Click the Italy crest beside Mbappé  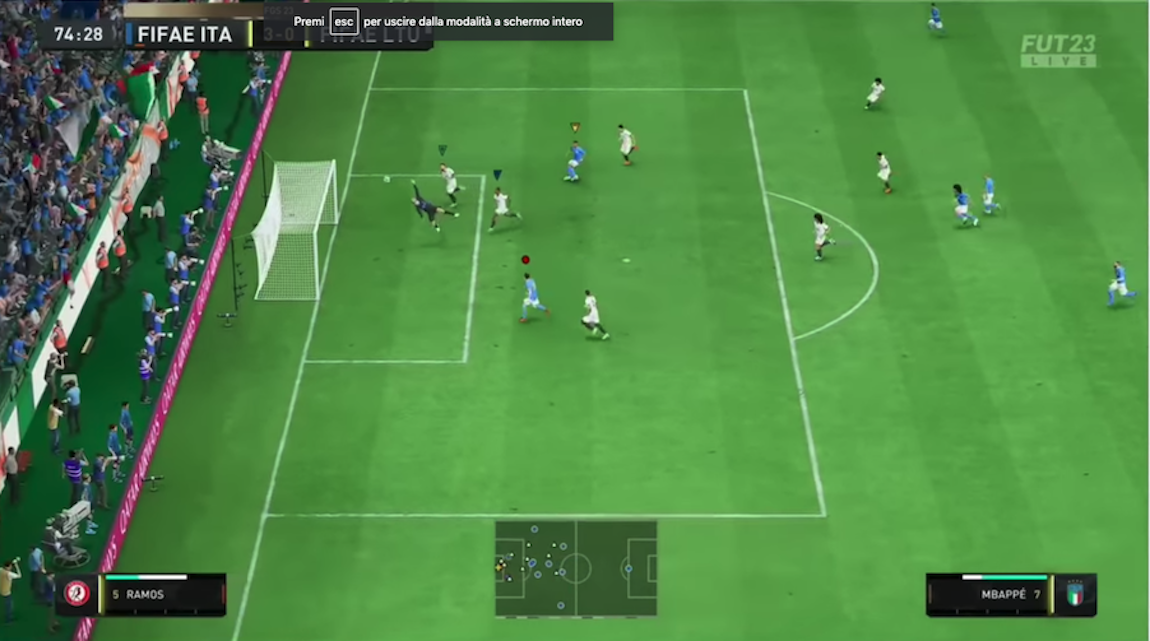(x=1076, y=594)
